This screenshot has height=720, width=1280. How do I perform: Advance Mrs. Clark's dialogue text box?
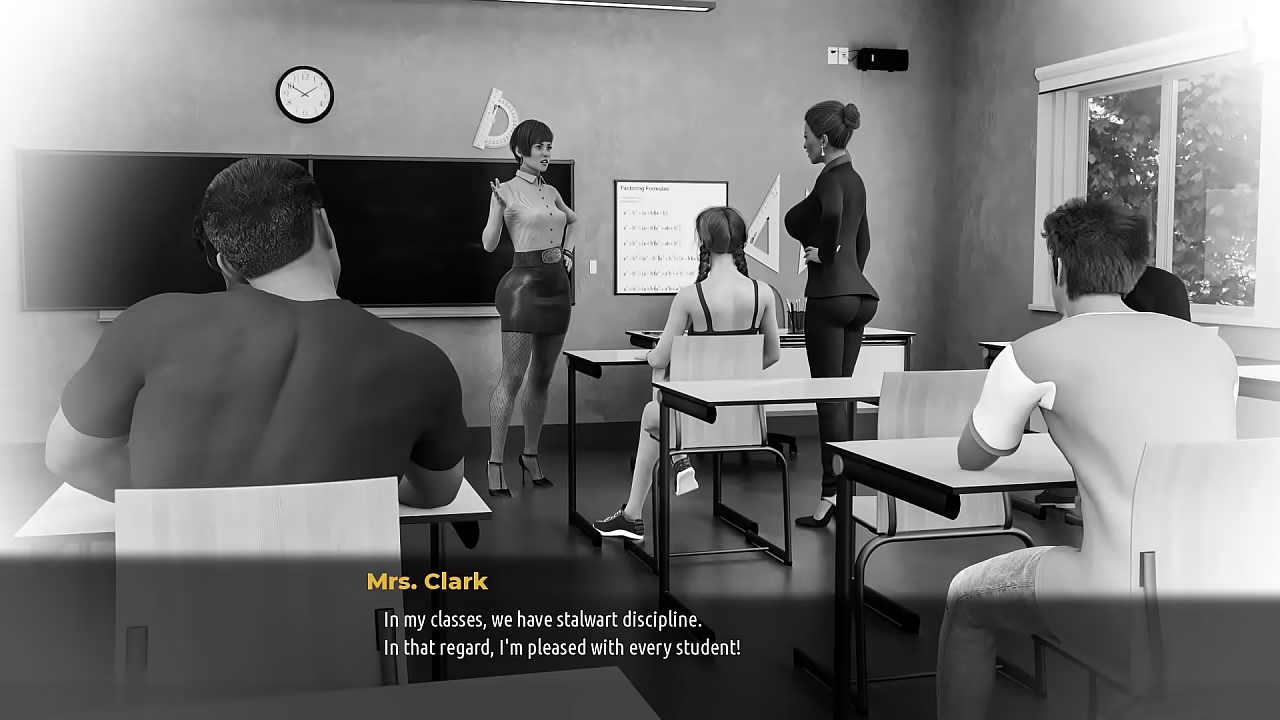[640, 633]
